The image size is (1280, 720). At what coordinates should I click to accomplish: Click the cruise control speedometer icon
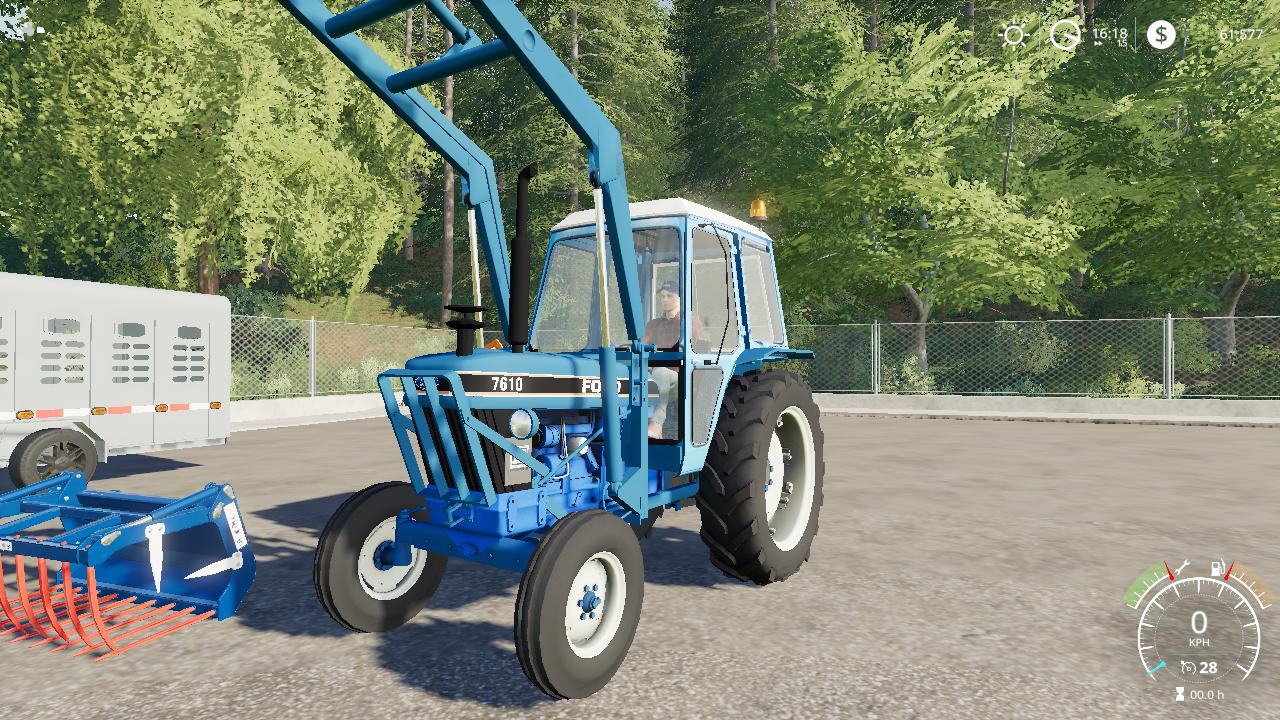click(1188, 666)
